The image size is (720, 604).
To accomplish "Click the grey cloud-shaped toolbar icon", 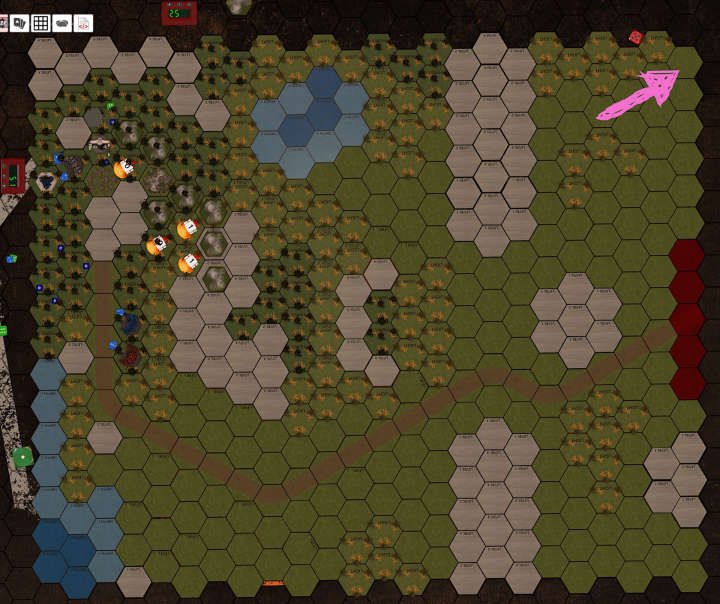I will (x=62, y=22).
